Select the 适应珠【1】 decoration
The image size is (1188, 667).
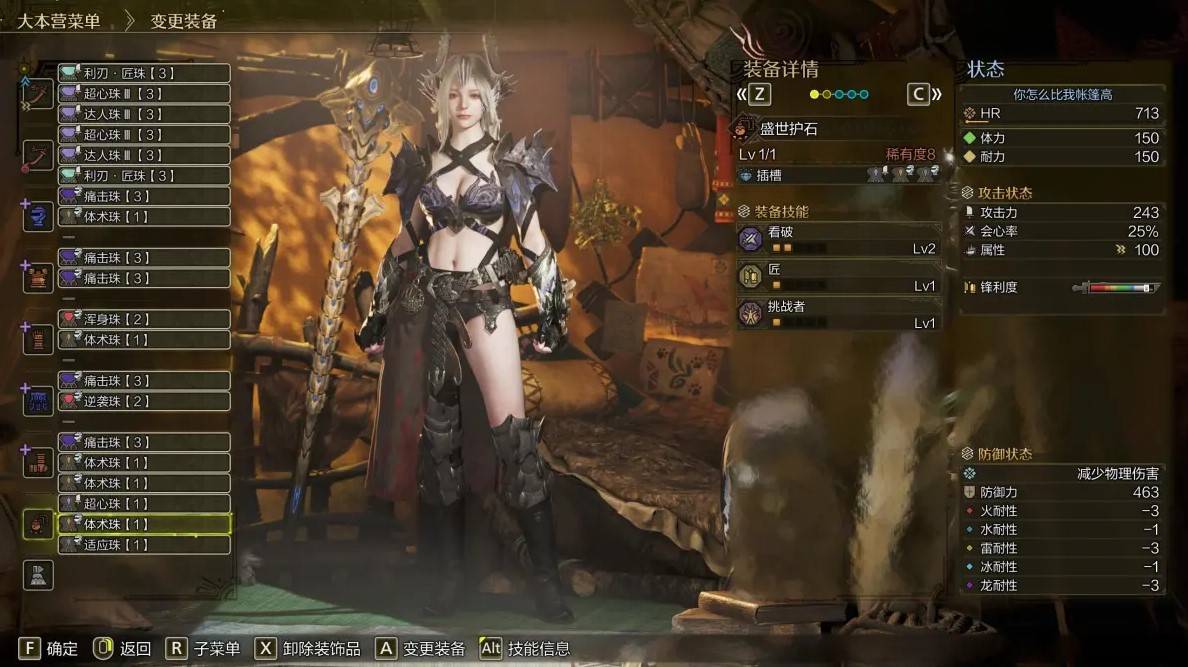pyautogui.click(x=144, y=545)
